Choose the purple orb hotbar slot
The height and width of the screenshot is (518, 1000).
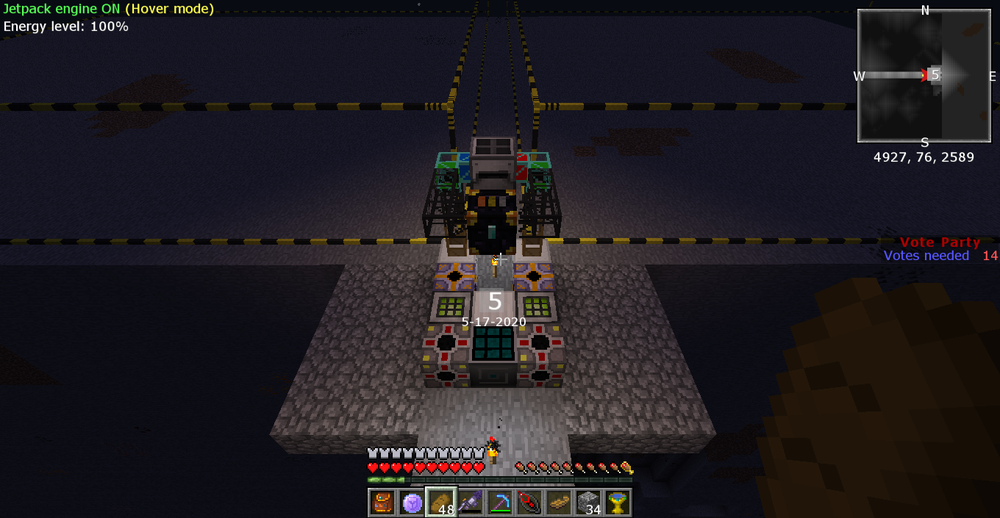[412, 502]
